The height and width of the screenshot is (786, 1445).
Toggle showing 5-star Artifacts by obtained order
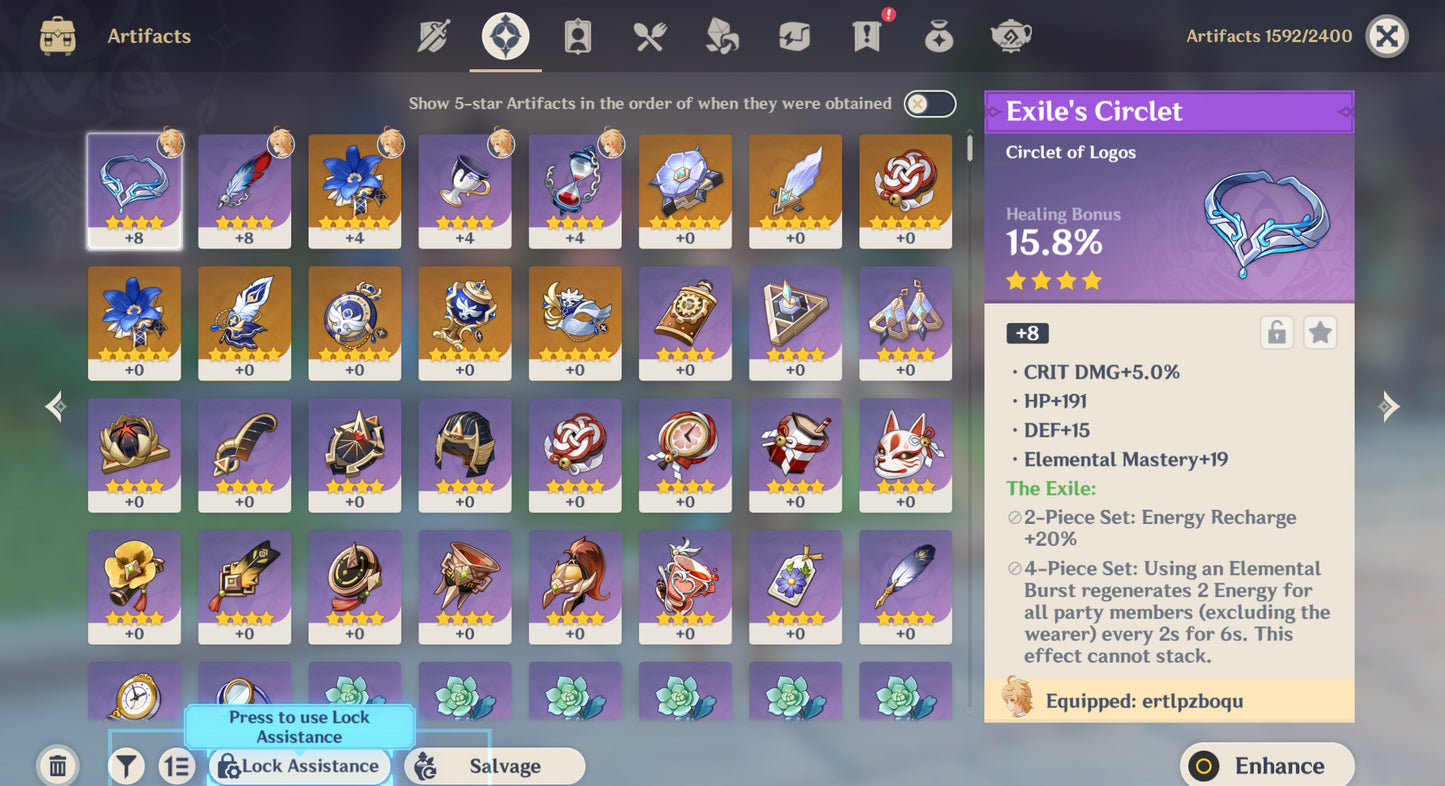(928, 103)
